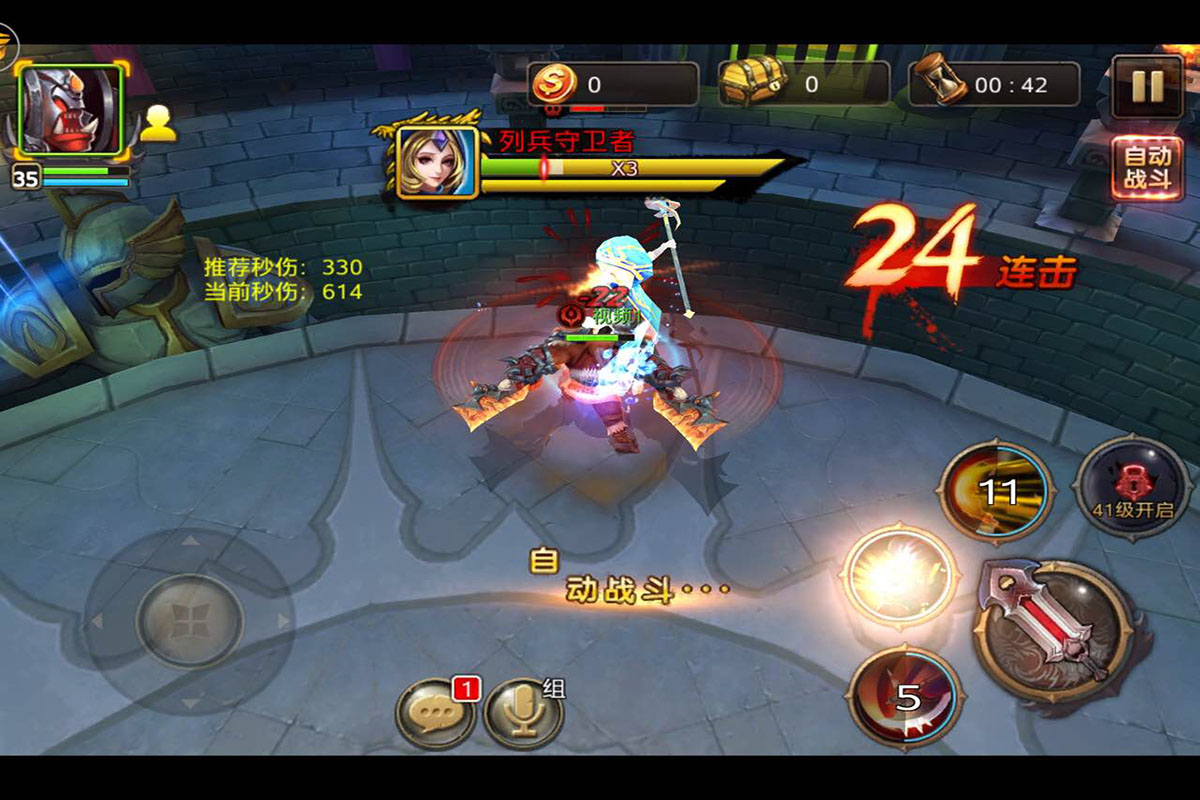
Task: Tap the locked 41级开启 skill slot
Action: [1133, 487]
